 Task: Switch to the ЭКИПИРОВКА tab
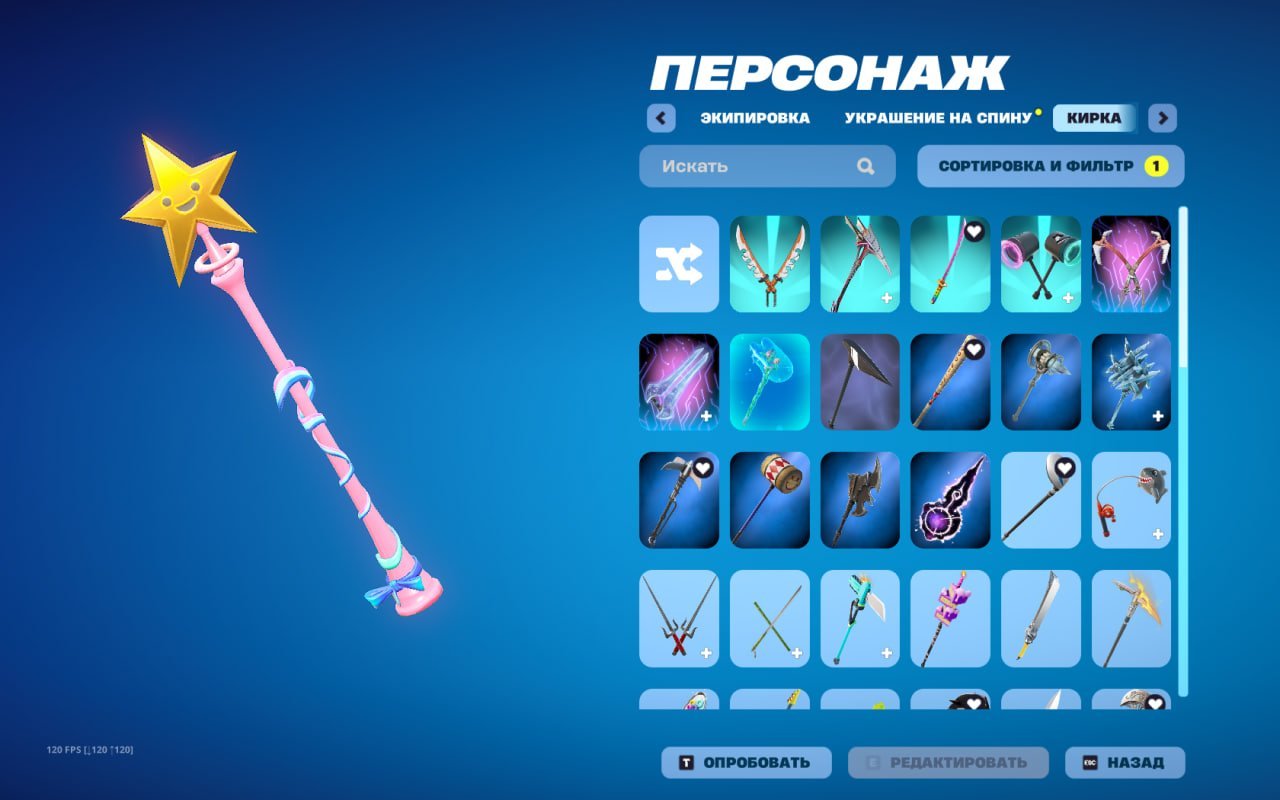point(755,118)
